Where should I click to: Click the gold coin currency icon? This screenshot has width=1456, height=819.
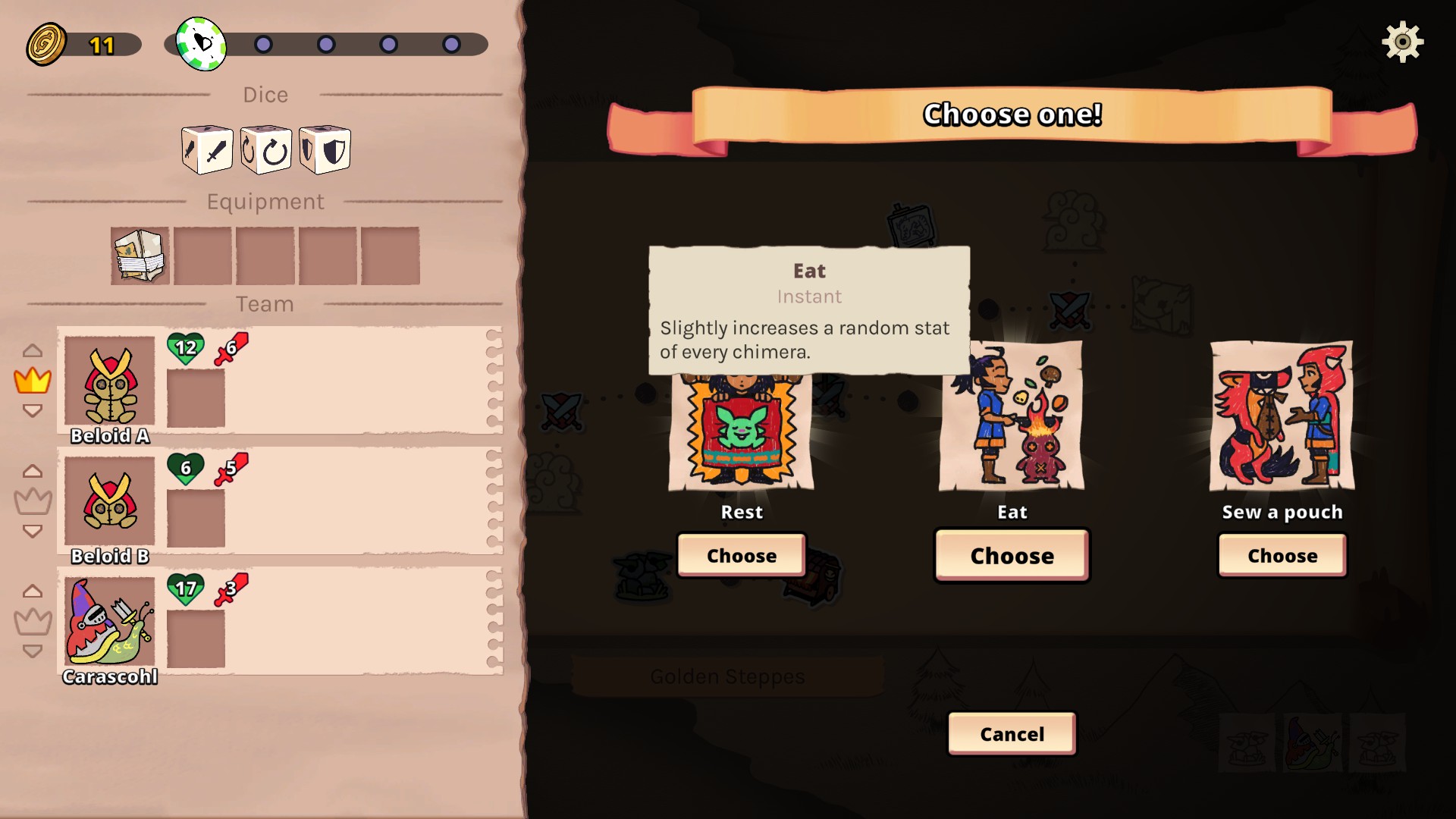click(x=46, y=44)
